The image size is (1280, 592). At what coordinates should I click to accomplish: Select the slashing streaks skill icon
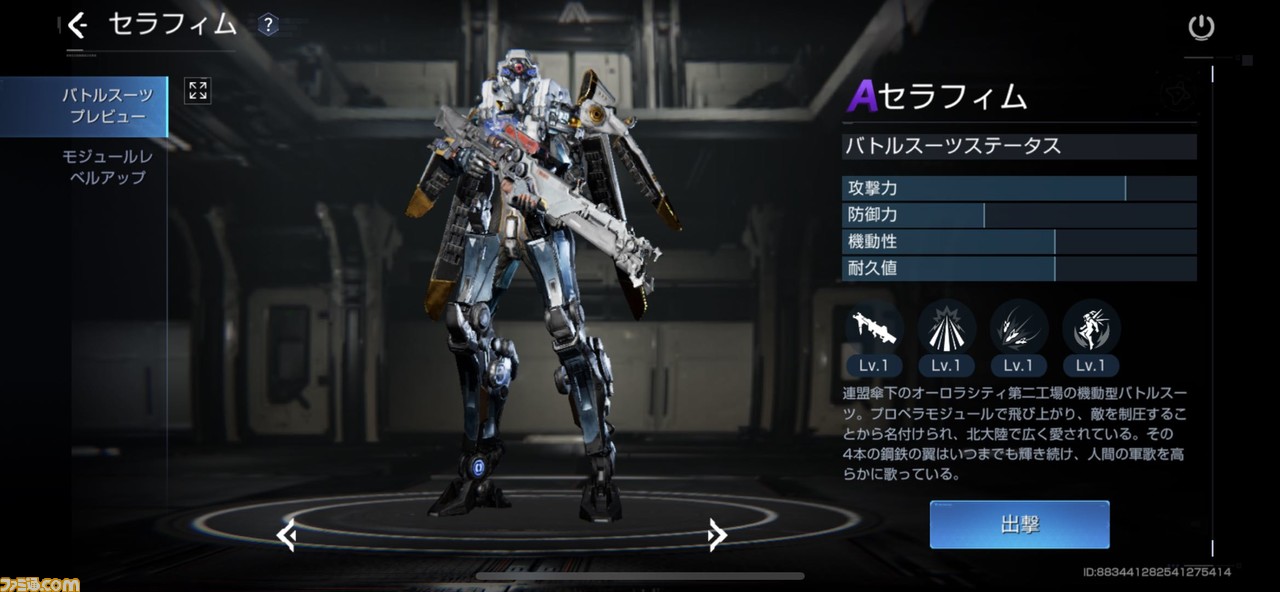point(1018,328)
